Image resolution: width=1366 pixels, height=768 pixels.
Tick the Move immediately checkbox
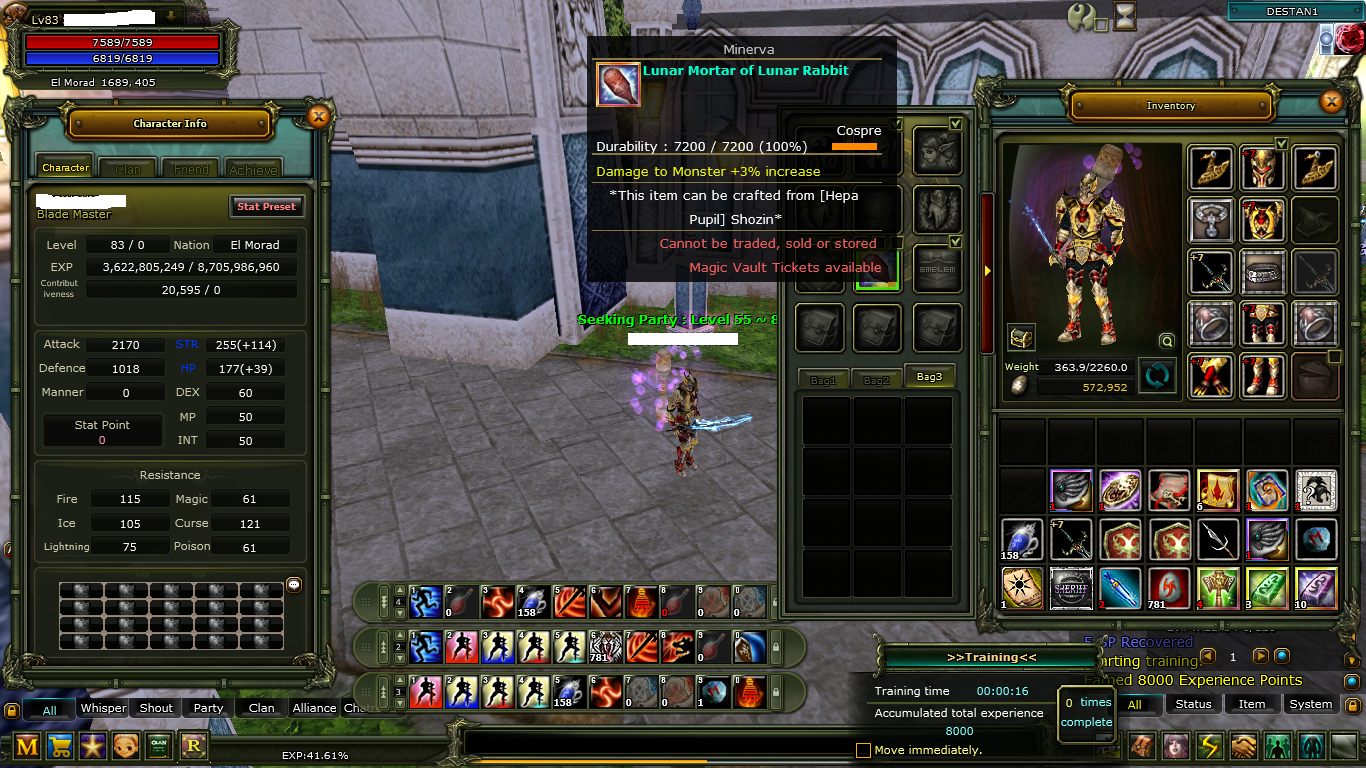[x=864, y=750]
